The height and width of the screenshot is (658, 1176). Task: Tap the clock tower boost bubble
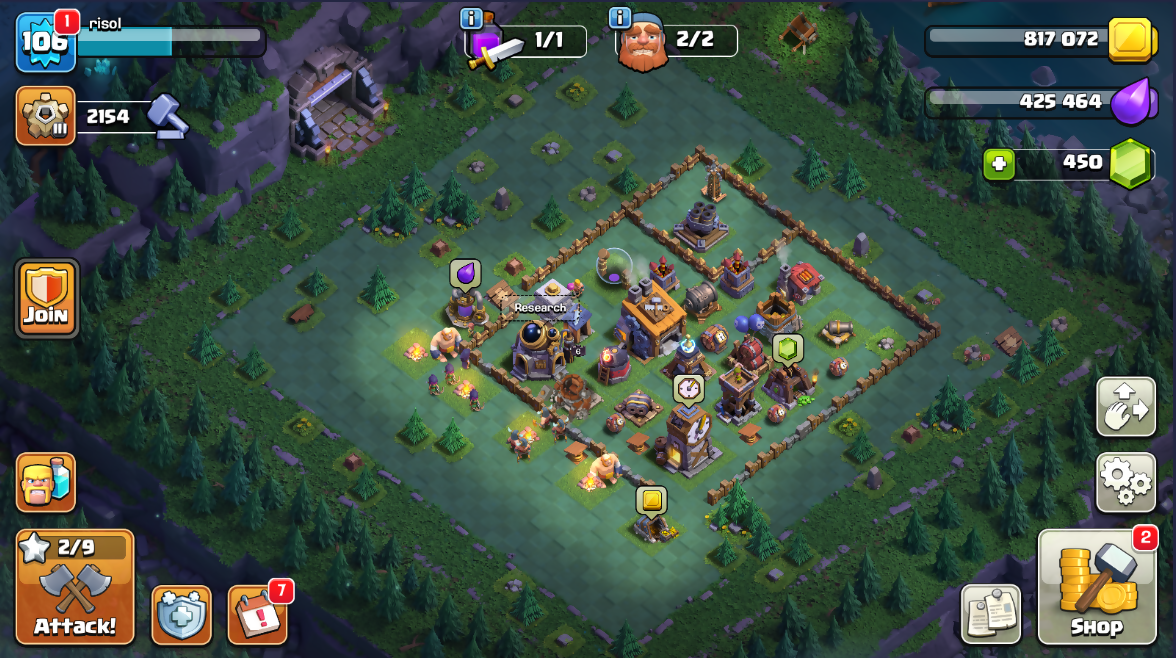(688, 388)
